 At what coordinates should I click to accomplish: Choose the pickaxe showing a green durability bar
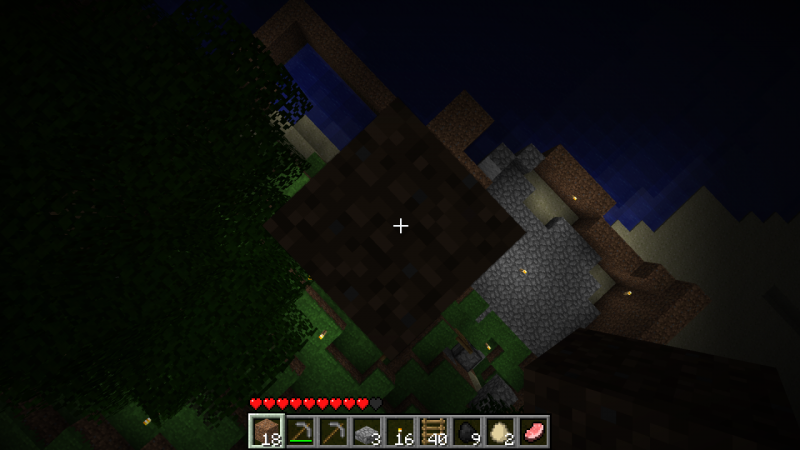click(x=300, y=431)
